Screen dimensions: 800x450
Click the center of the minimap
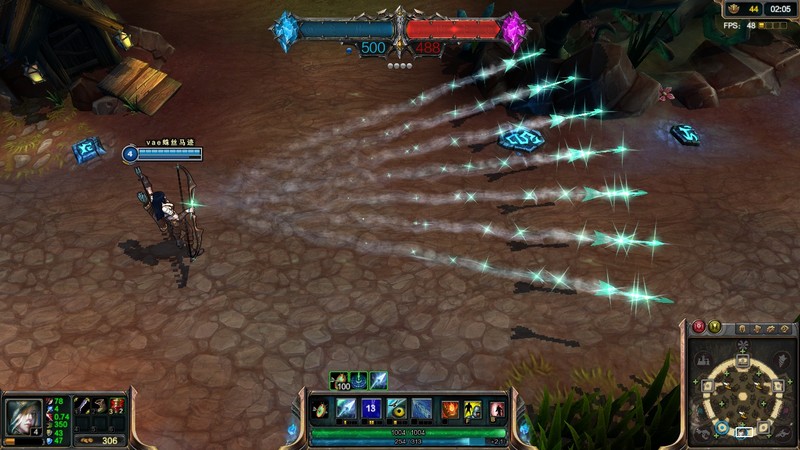(x=743, y=397)
